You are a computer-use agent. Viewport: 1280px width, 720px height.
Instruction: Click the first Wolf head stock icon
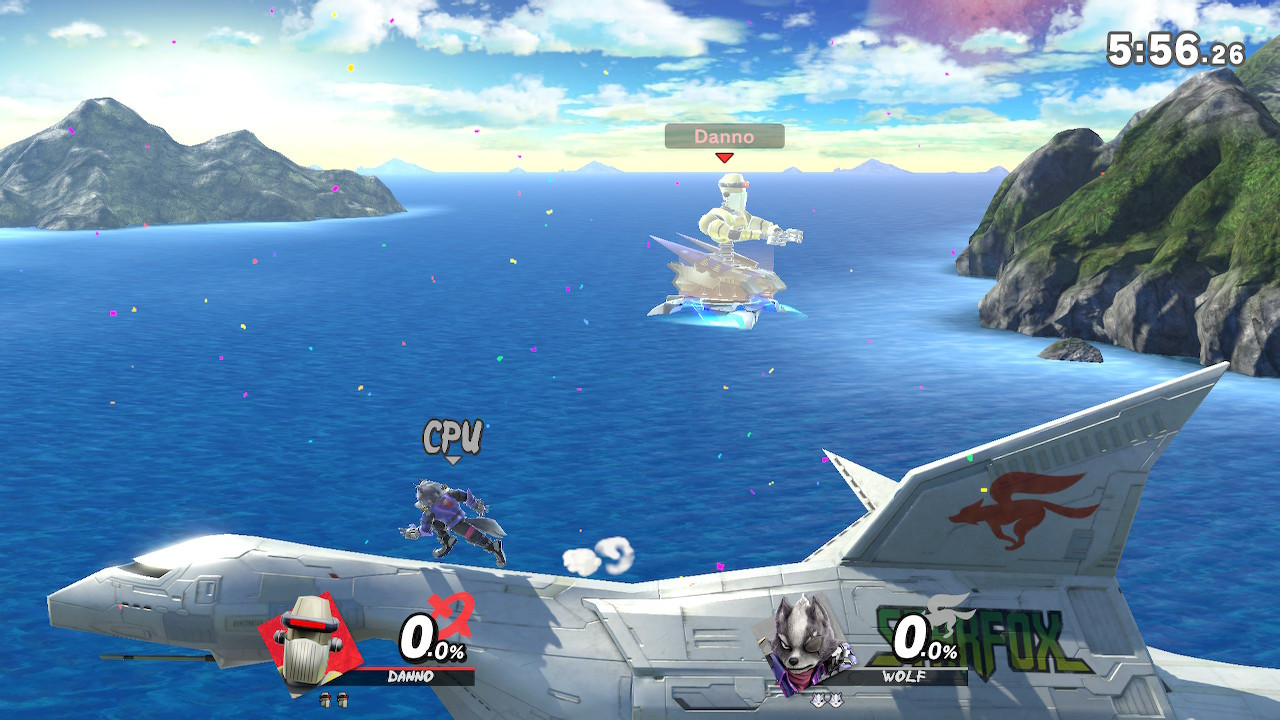tap(818, 699)
